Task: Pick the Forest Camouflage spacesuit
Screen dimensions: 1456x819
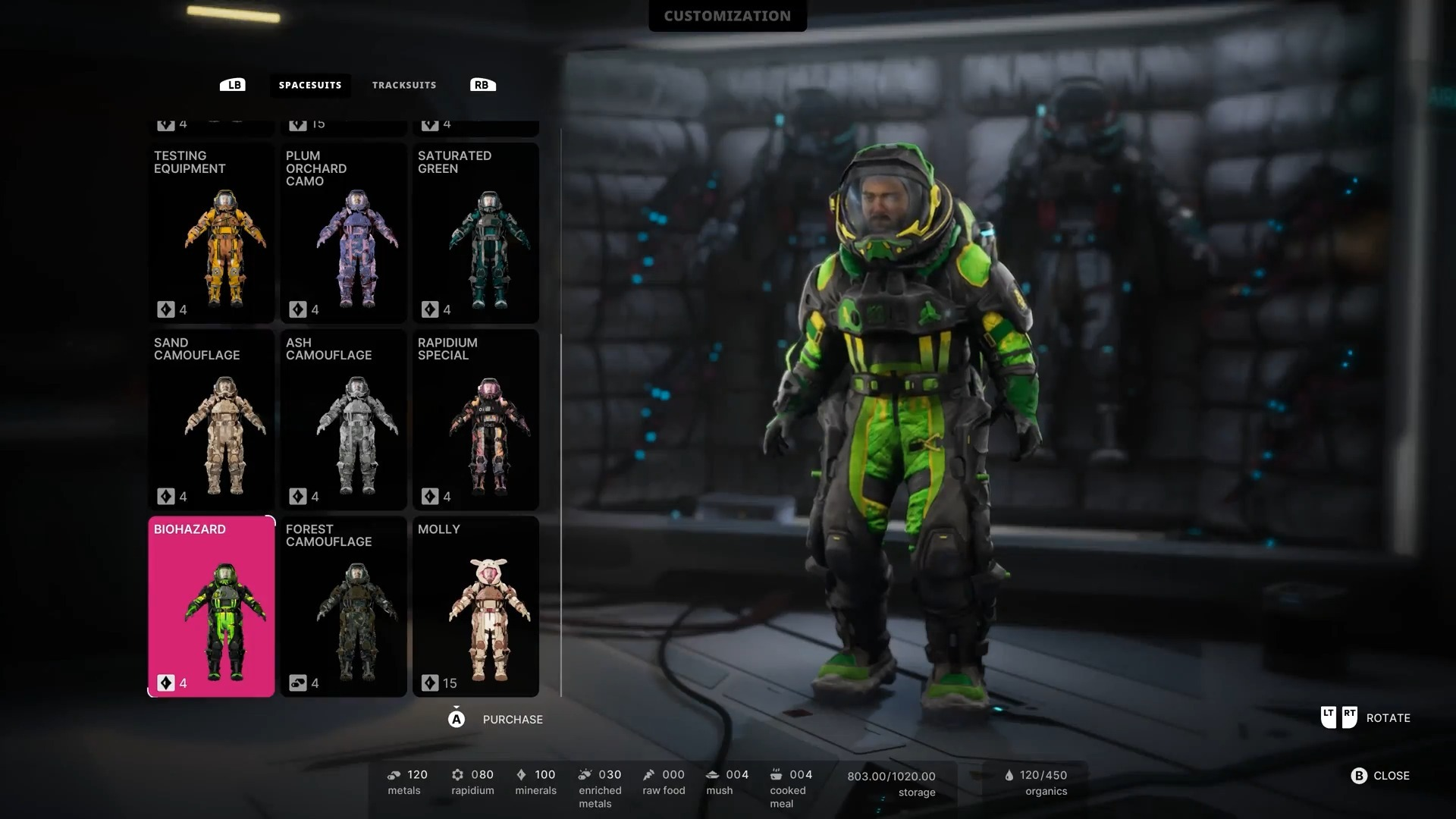Action: click(x=344, y=607)
